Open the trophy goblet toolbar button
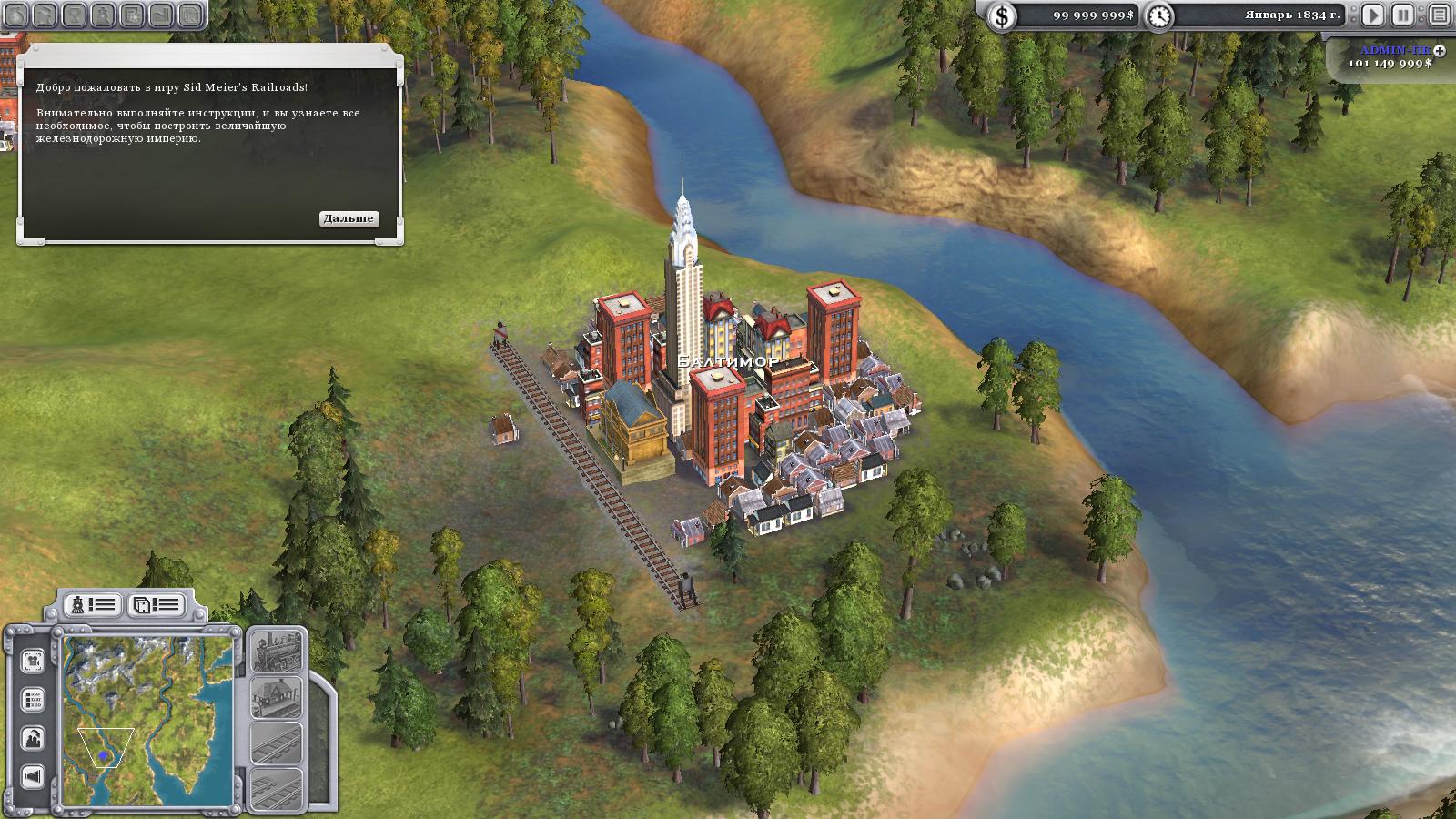The width and height of the screenshot is (1456, 819). [75, 15]
